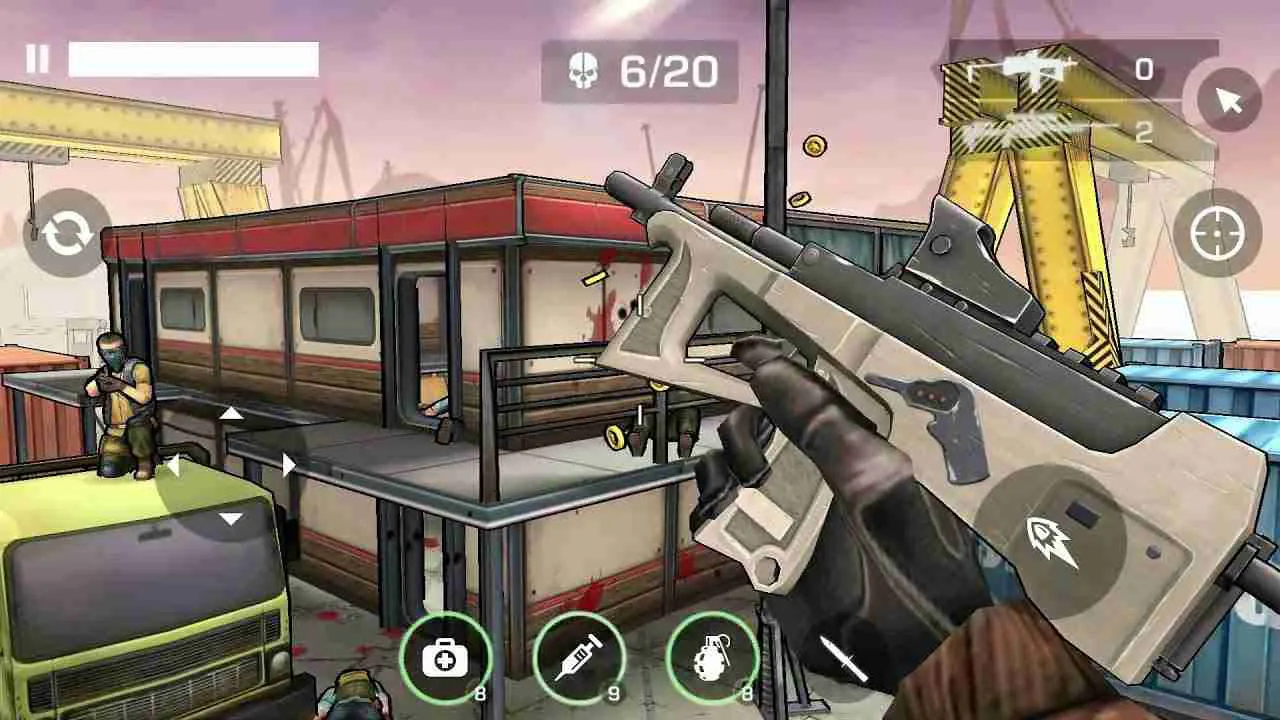Viewport: 1280px width, 720px height.
Task: Tap the 6/20 enemies counter
Action: tap(668, 71)
